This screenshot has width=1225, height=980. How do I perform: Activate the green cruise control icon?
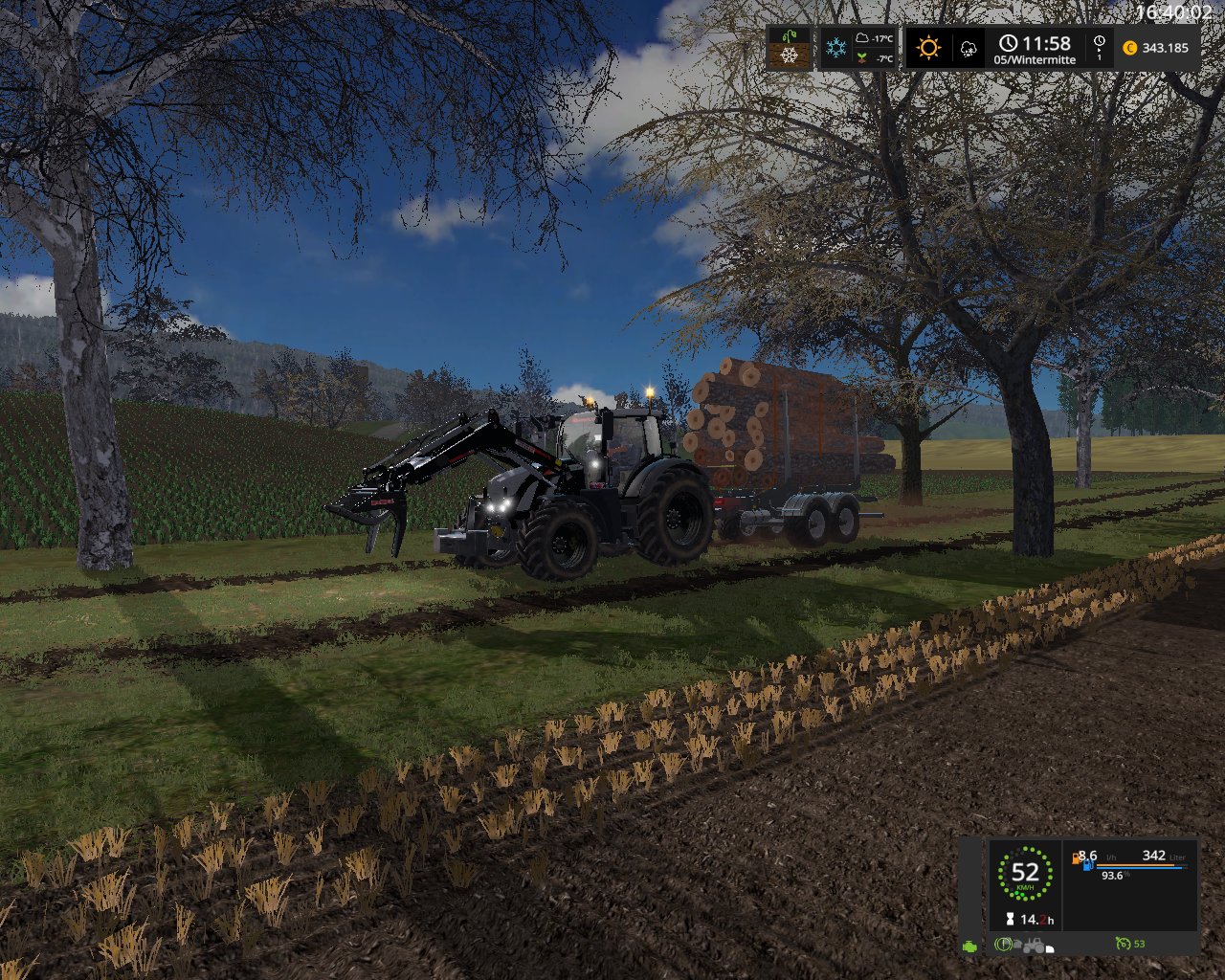pyautogui.click(x=1124, y=945)
